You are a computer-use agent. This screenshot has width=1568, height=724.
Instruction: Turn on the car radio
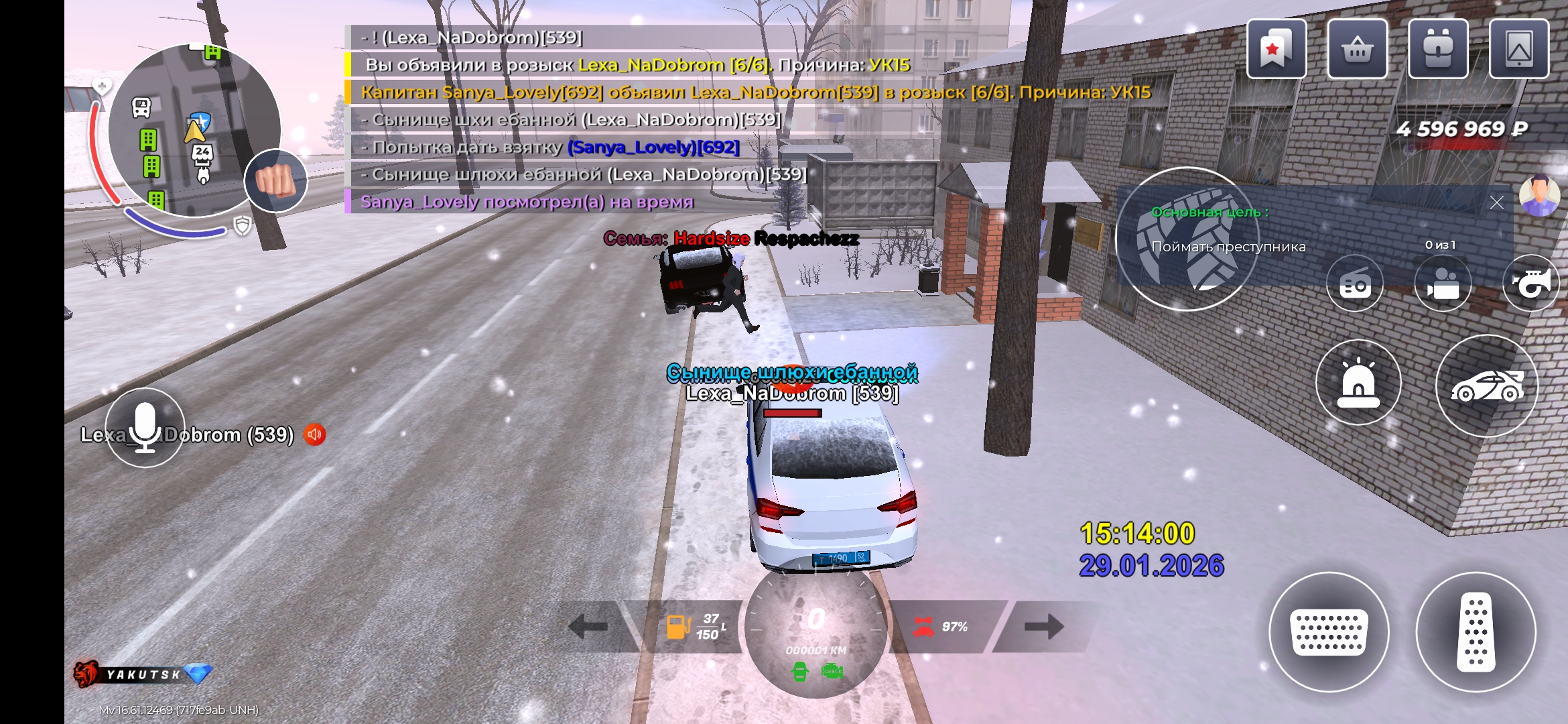point(1355,284)
